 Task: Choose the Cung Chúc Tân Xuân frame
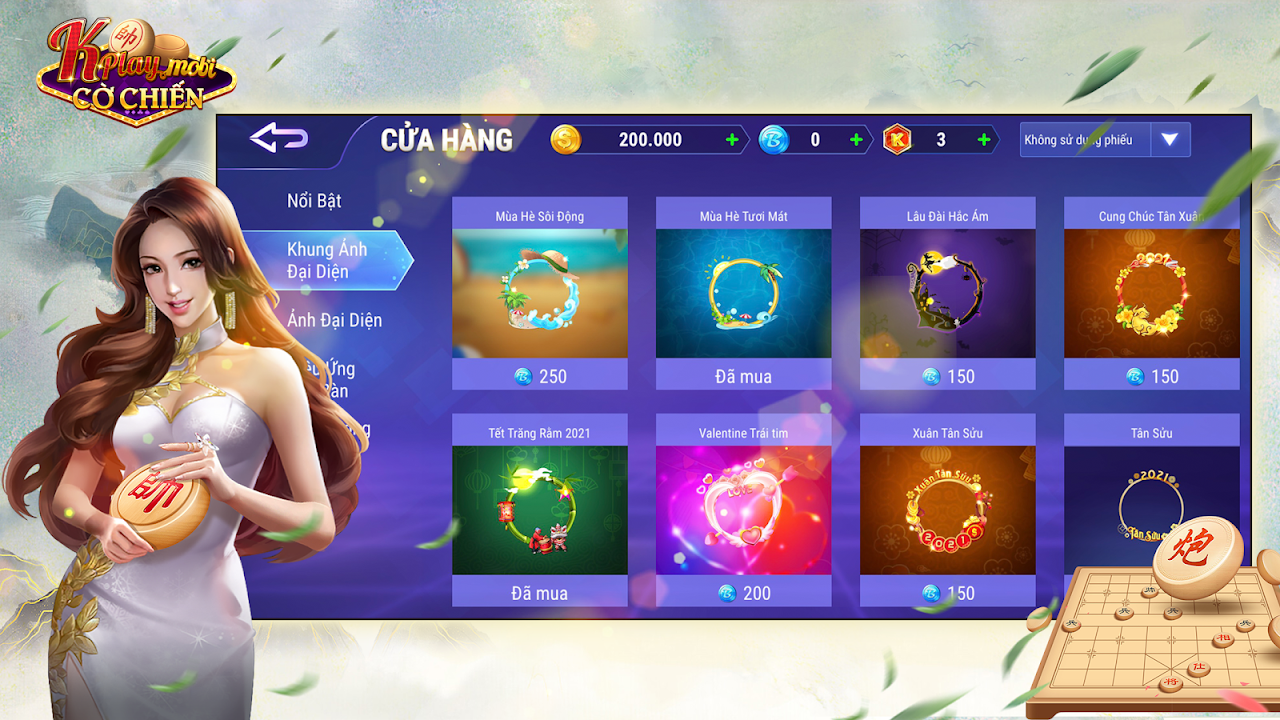tap(1152, 293)
